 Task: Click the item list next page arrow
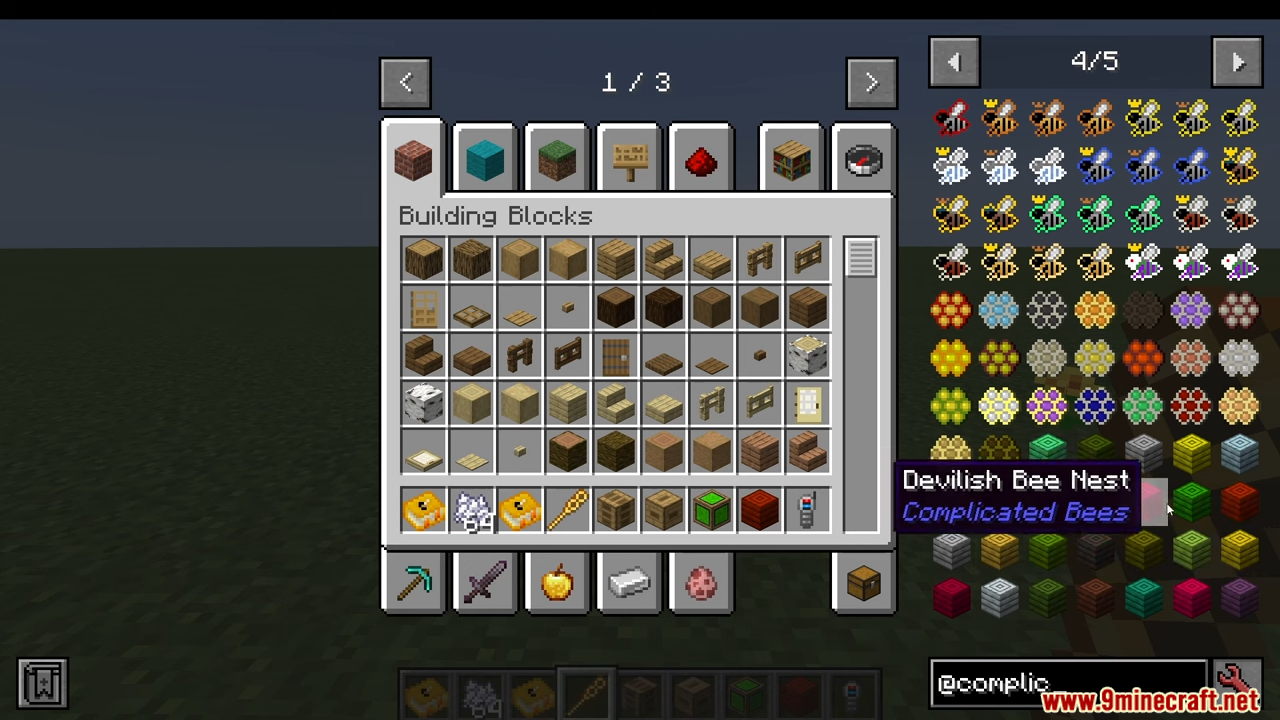point(1237,62)
